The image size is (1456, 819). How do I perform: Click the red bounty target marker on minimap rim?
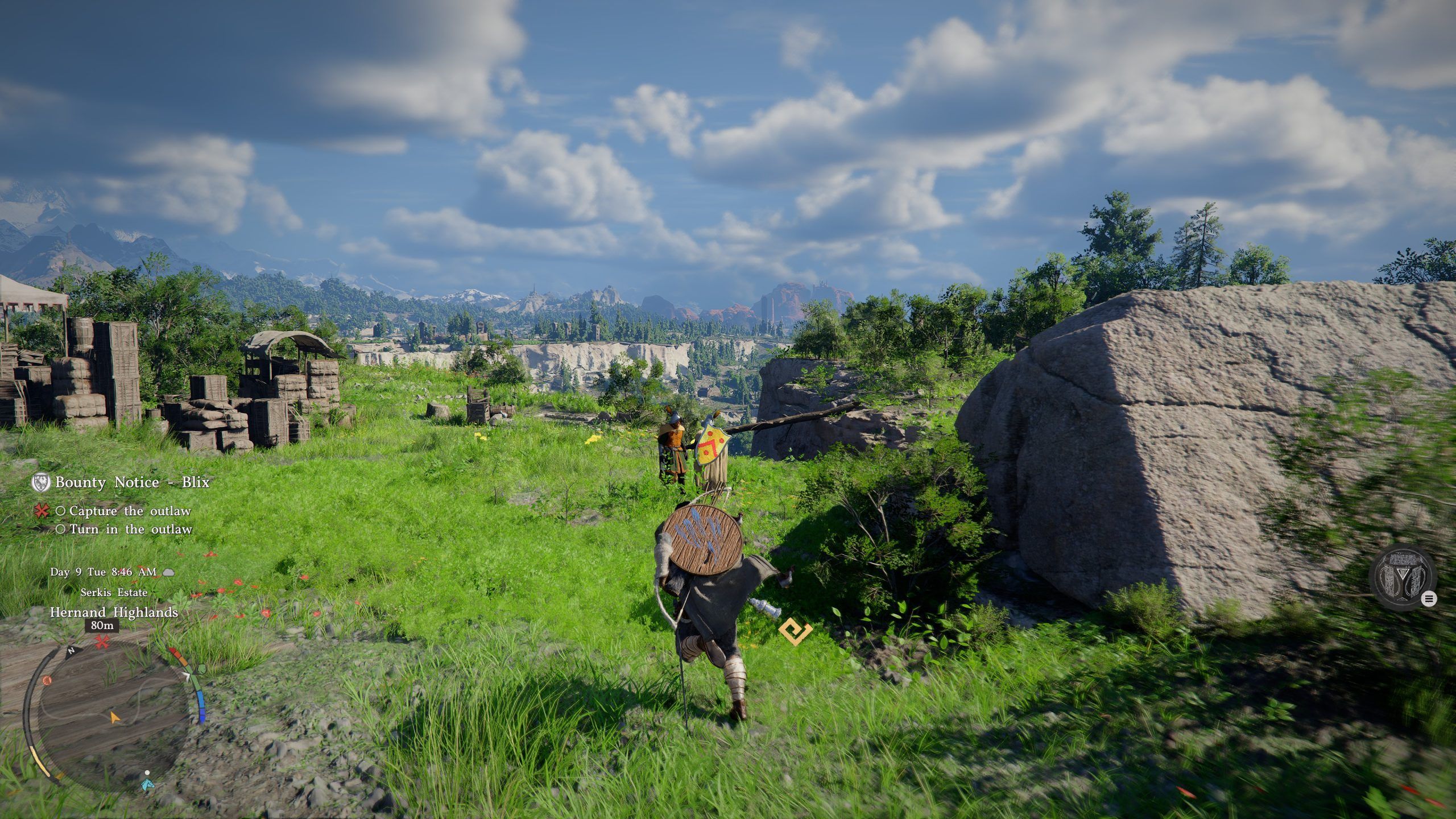click(x=102, y=643)
